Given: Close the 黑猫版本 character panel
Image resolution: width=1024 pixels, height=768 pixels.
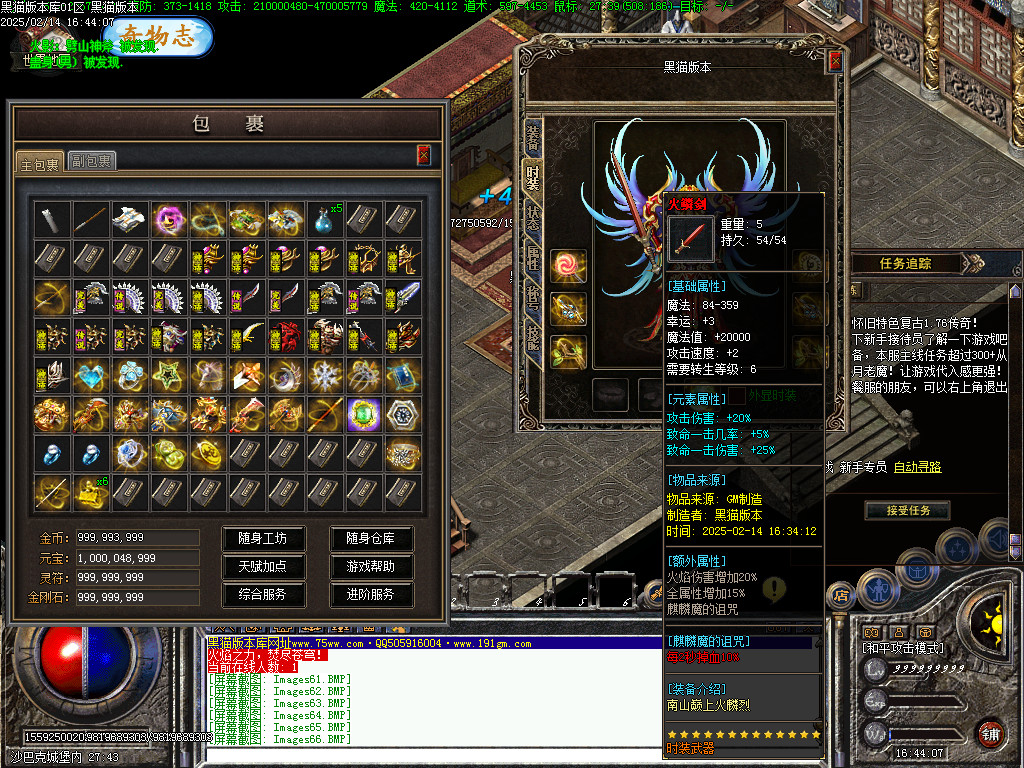Looking at the screenshot, I should pos(836,61).
